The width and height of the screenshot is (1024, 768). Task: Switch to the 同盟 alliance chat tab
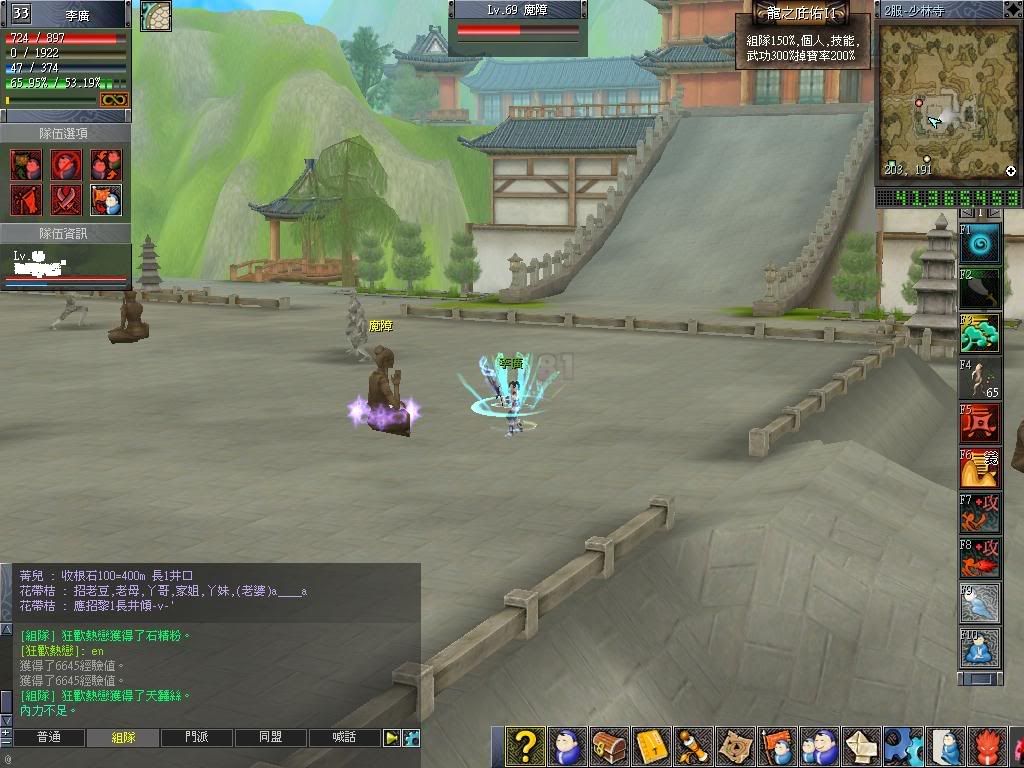point(270,738)
